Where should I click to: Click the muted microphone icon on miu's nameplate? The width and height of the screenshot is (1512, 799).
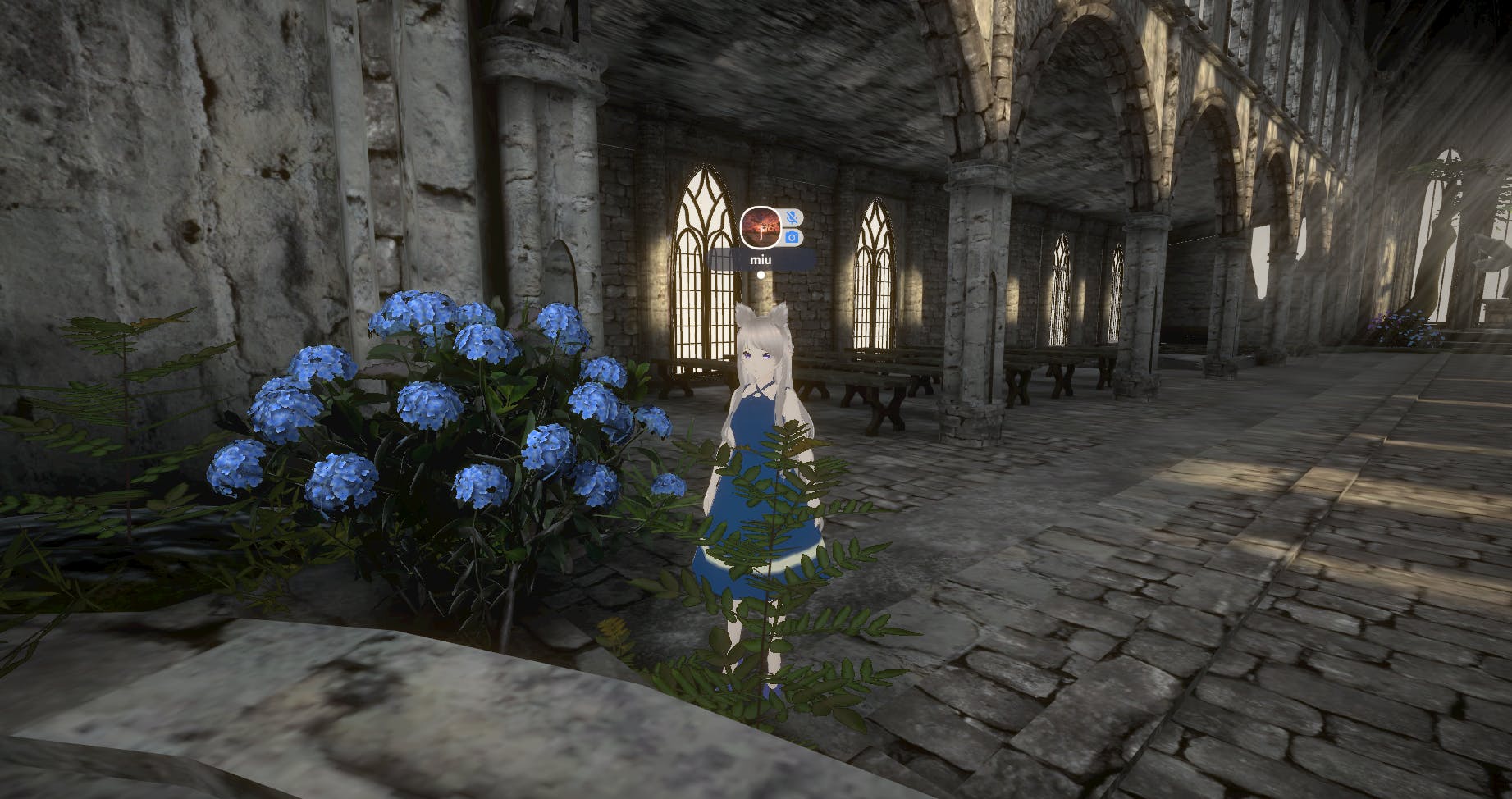[x=793, y=217]
